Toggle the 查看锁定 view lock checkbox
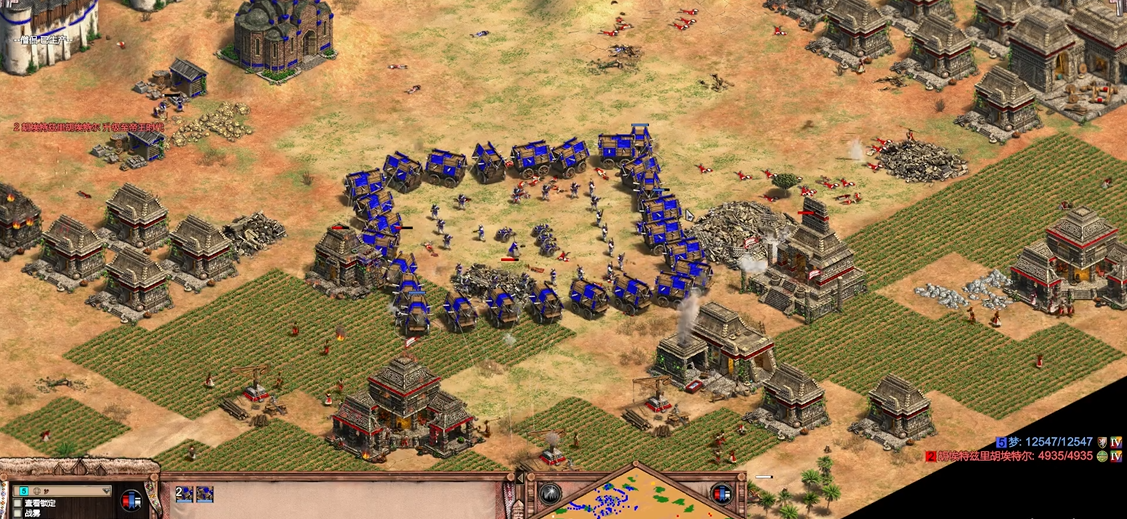1127x519 pixels. click(19, 503)
